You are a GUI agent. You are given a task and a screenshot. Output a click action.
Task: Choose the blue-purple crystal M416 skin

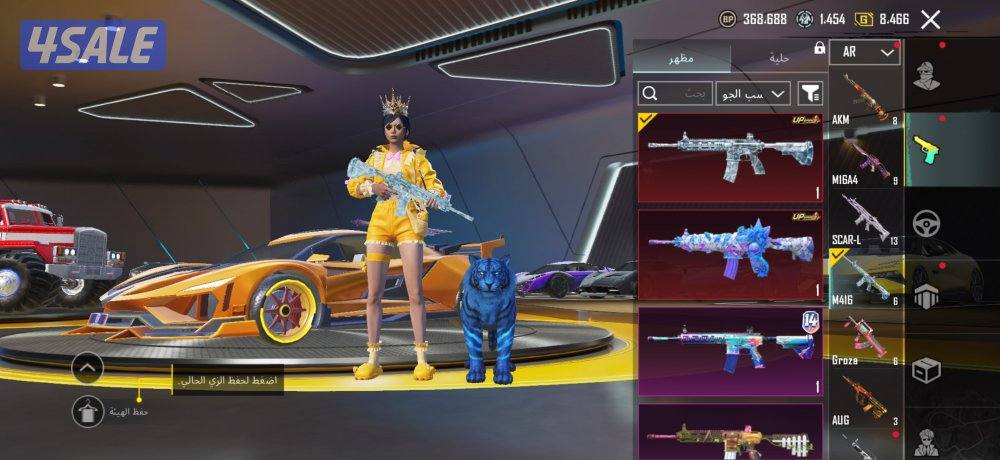click(730, 254)
